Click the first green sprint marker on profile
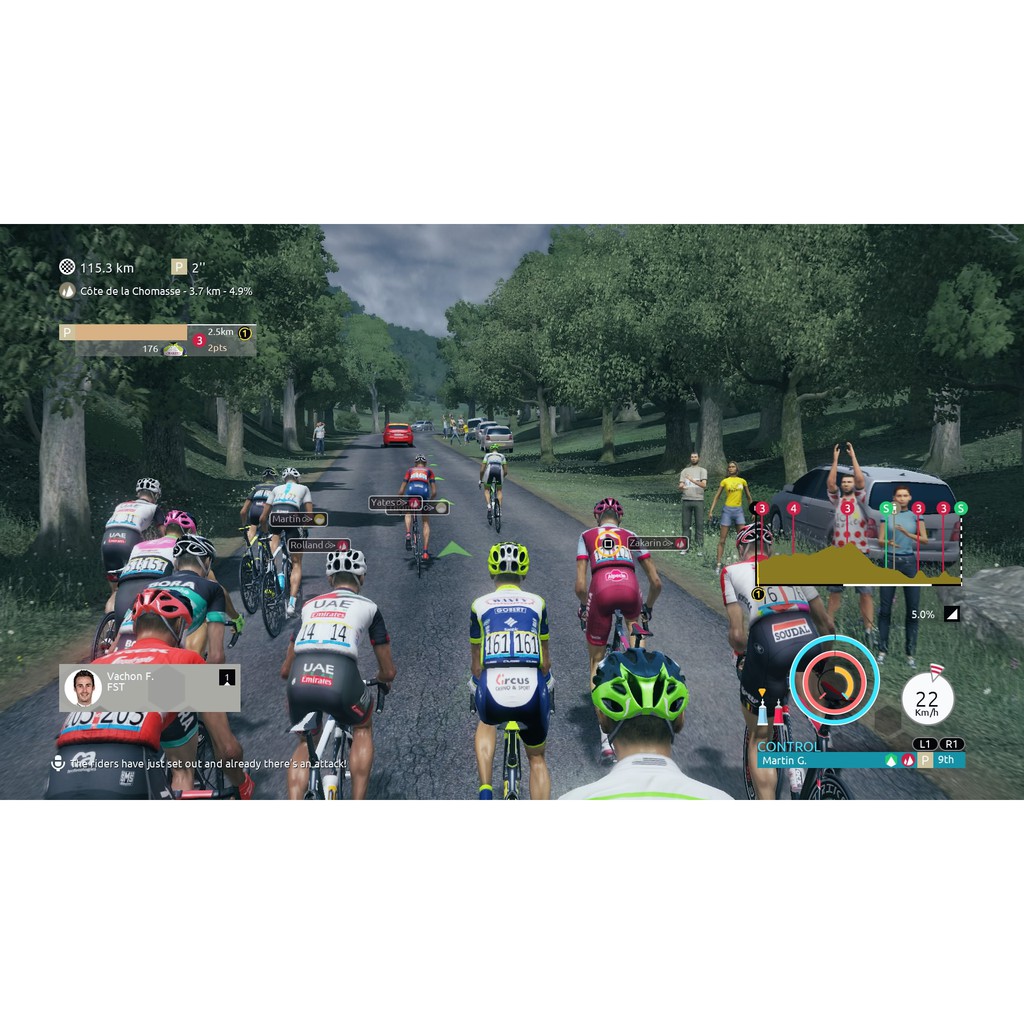 (x=884, y=509)
